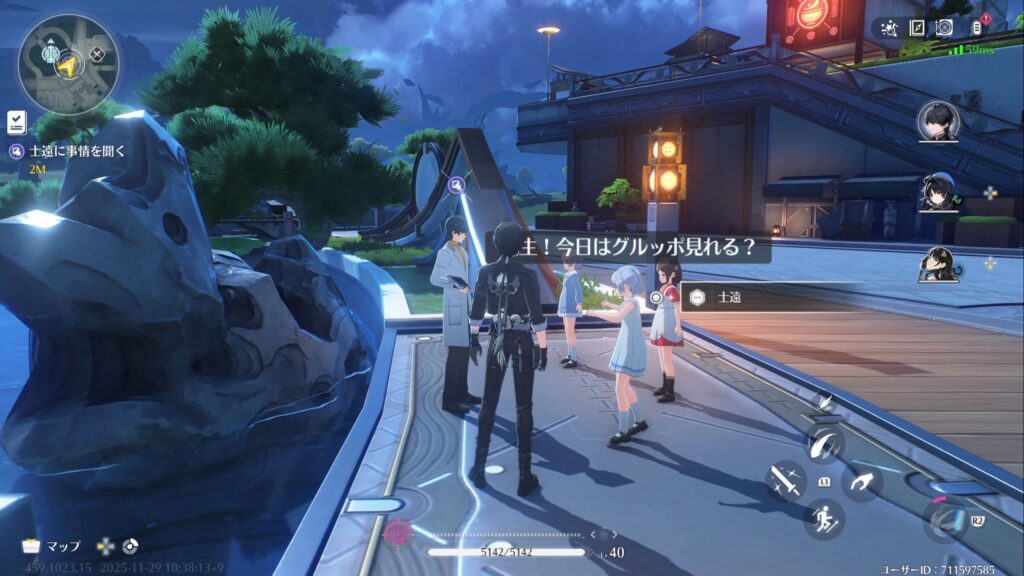Image resolution: width=1024 pixels, height=576 pixels.
Task: Switch to the first party character portrait
Action: [939, 122]
